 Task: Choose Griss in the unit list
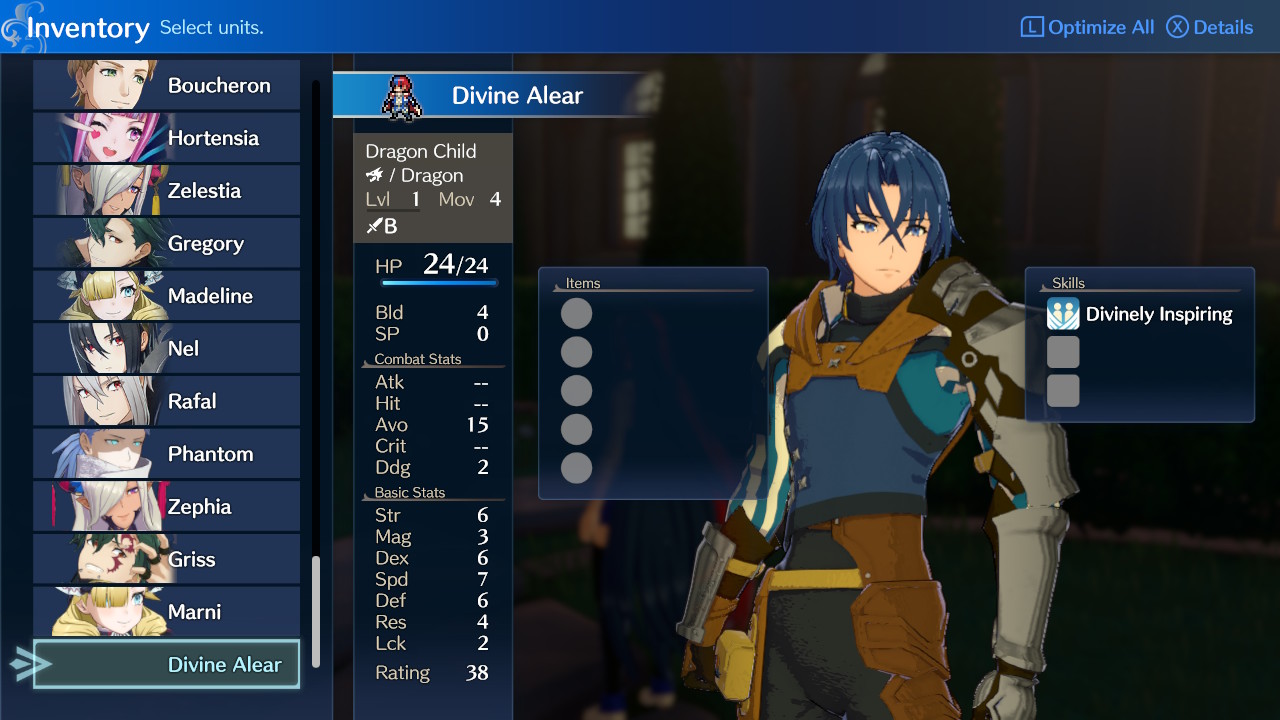(x=166, y=559)
